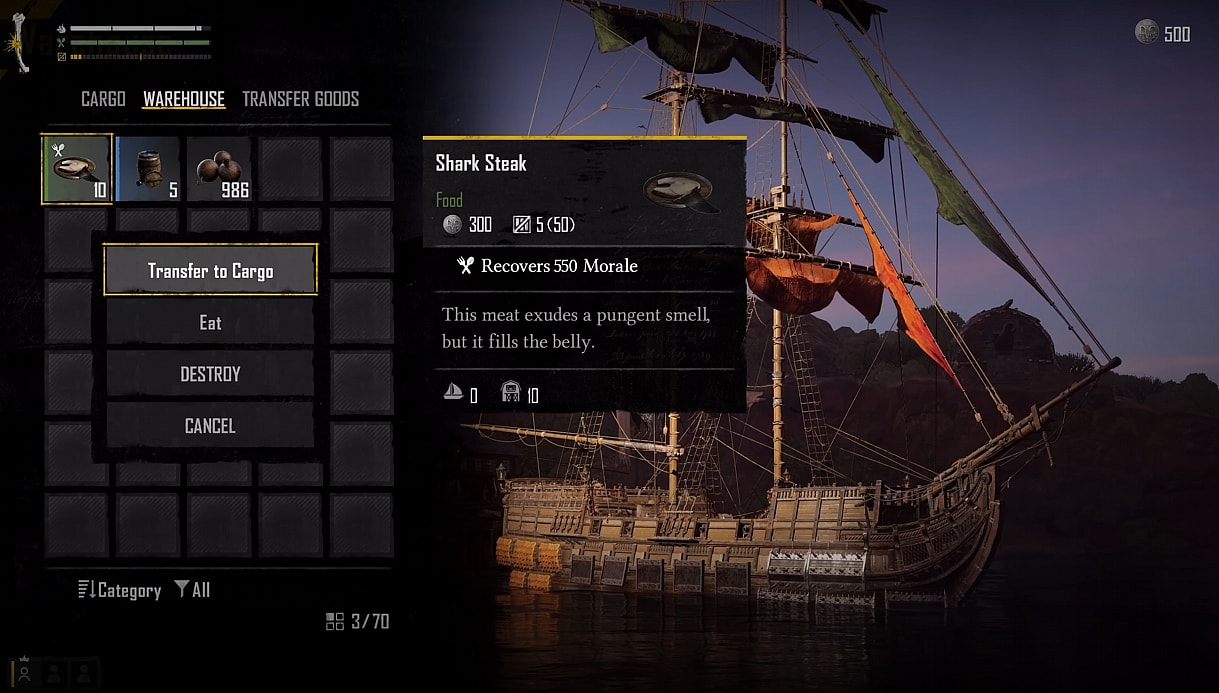Select the Eat option
Screen dimensions: 1219x693
[x=210, y=322]
